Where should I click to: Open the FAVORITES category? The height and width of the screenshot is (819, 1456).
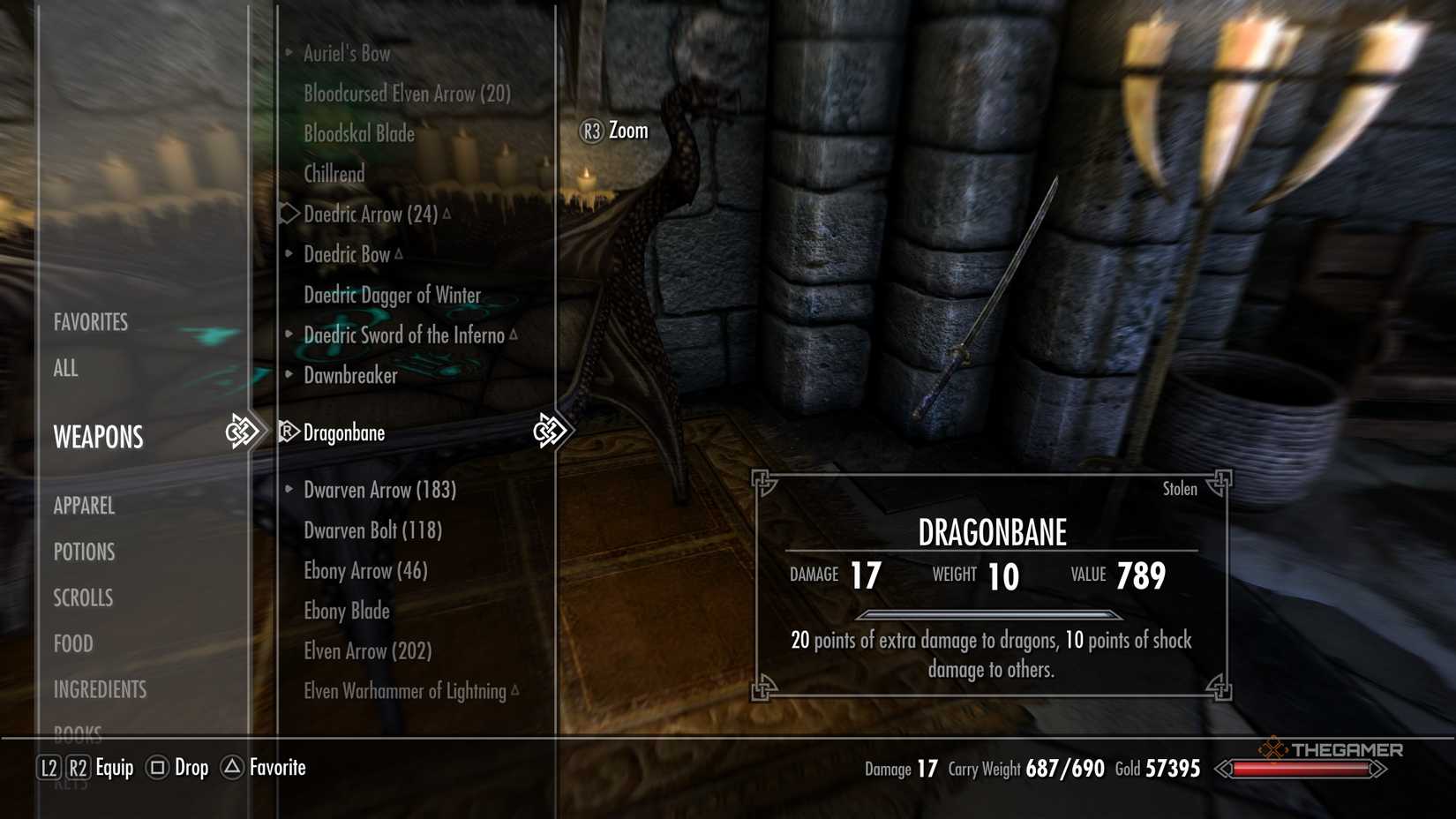point(91,321)
